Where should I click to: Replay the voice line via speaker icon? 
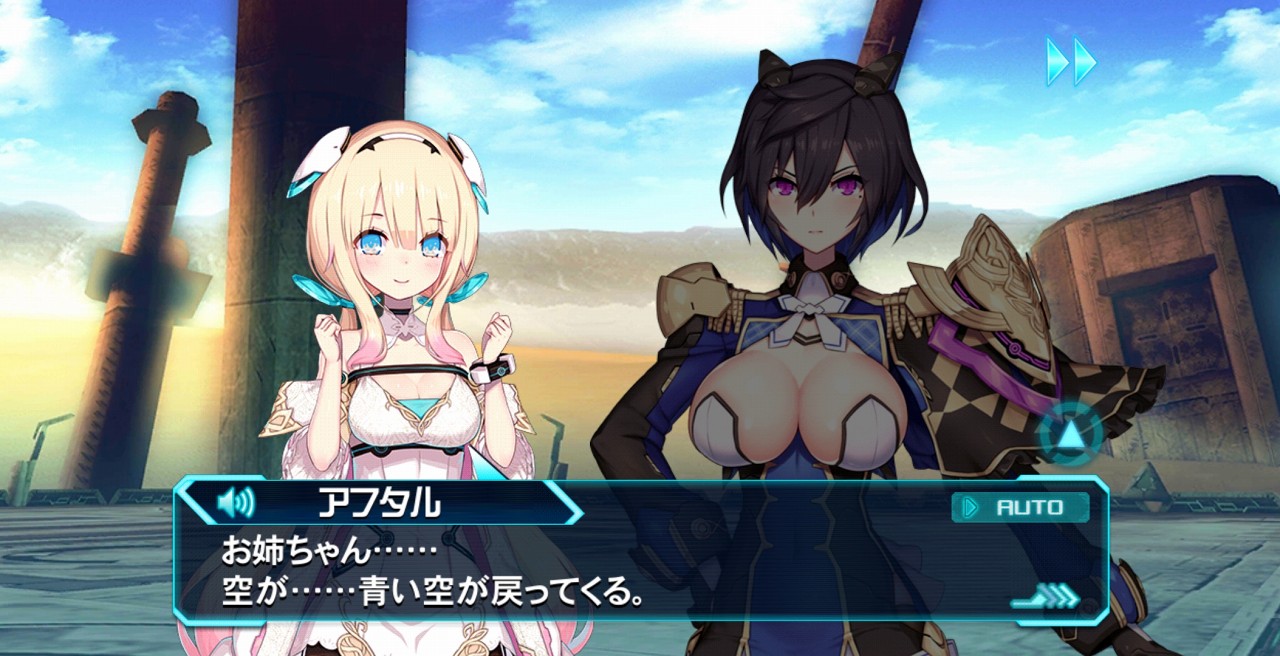pos(235,503)
